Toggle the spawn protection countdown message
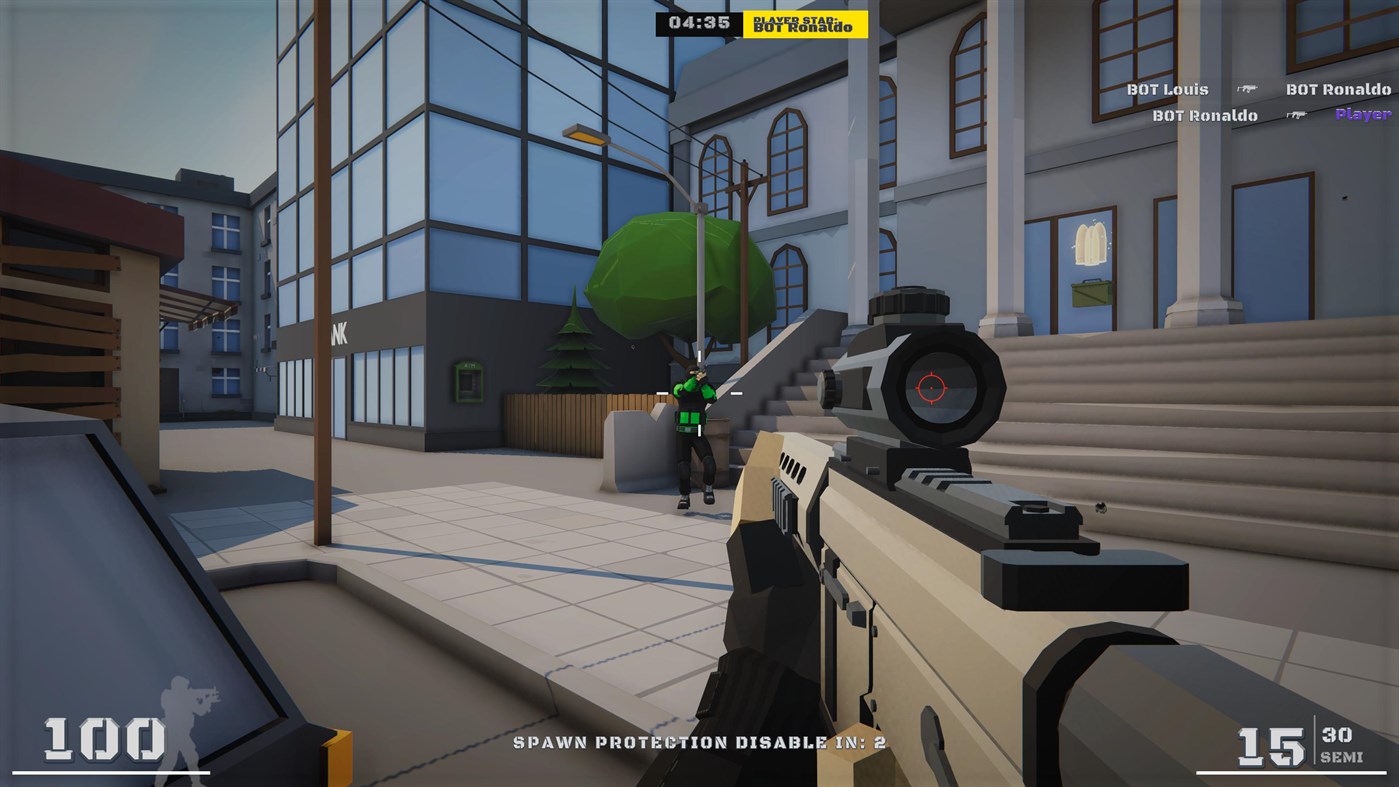This screenshot has height=787, width=1399. point(698,744)
